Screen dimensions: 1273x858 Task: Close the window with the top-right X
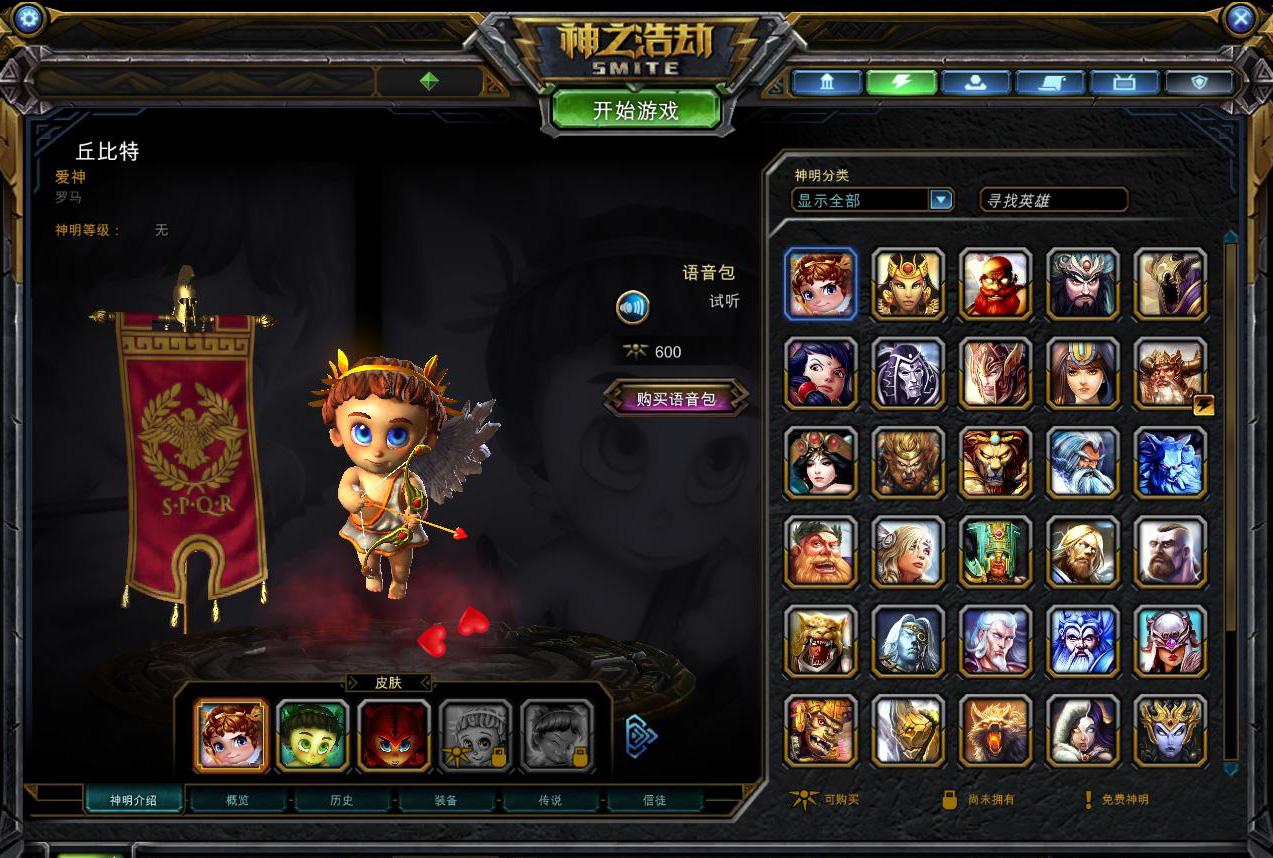tap(1240, 18)
